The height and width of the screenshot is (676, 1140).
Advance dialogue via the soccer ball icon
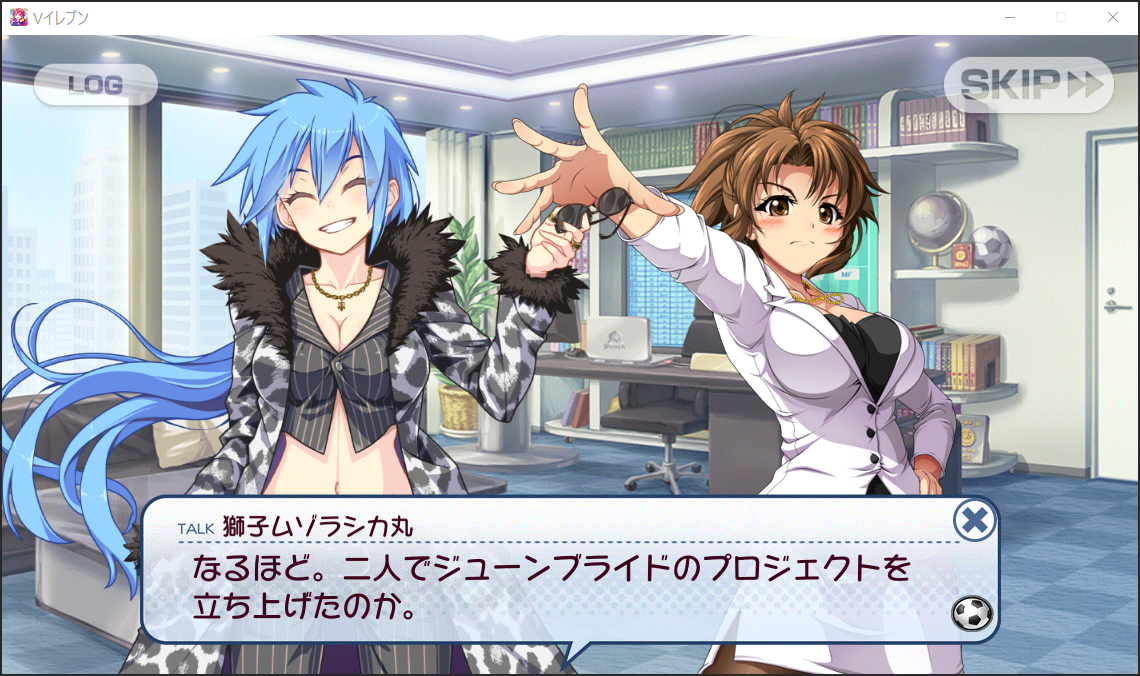coord(972,613)
